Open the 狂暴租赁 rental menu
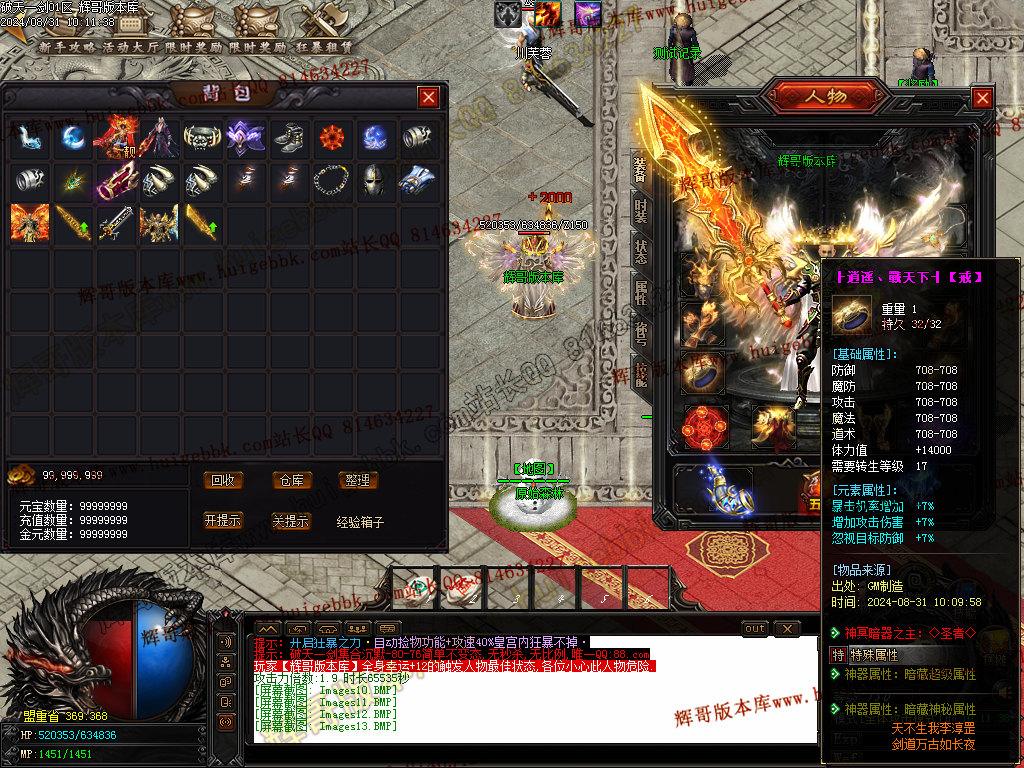The height and width of the screenshot is (768, 1024). [321, 47]
